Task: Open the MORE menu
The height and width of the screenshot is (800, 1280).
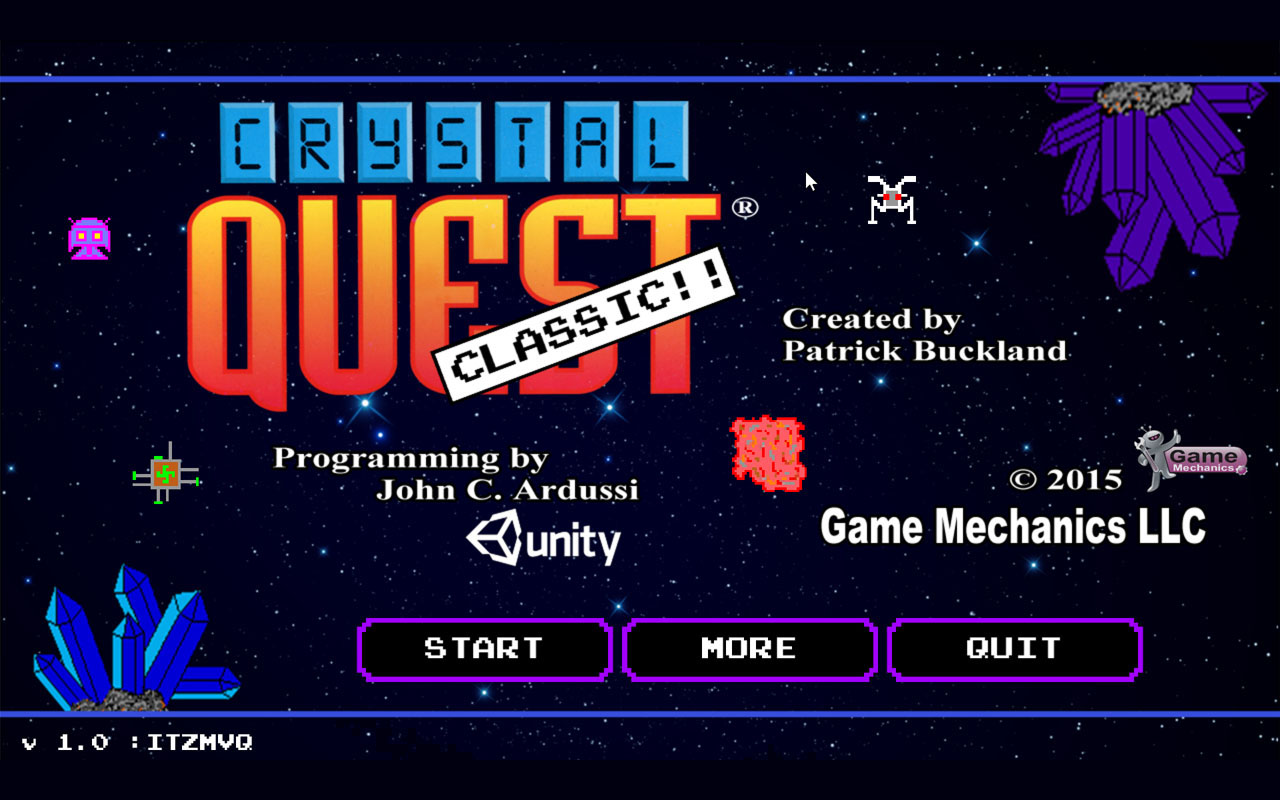Action: coord(749,648)
